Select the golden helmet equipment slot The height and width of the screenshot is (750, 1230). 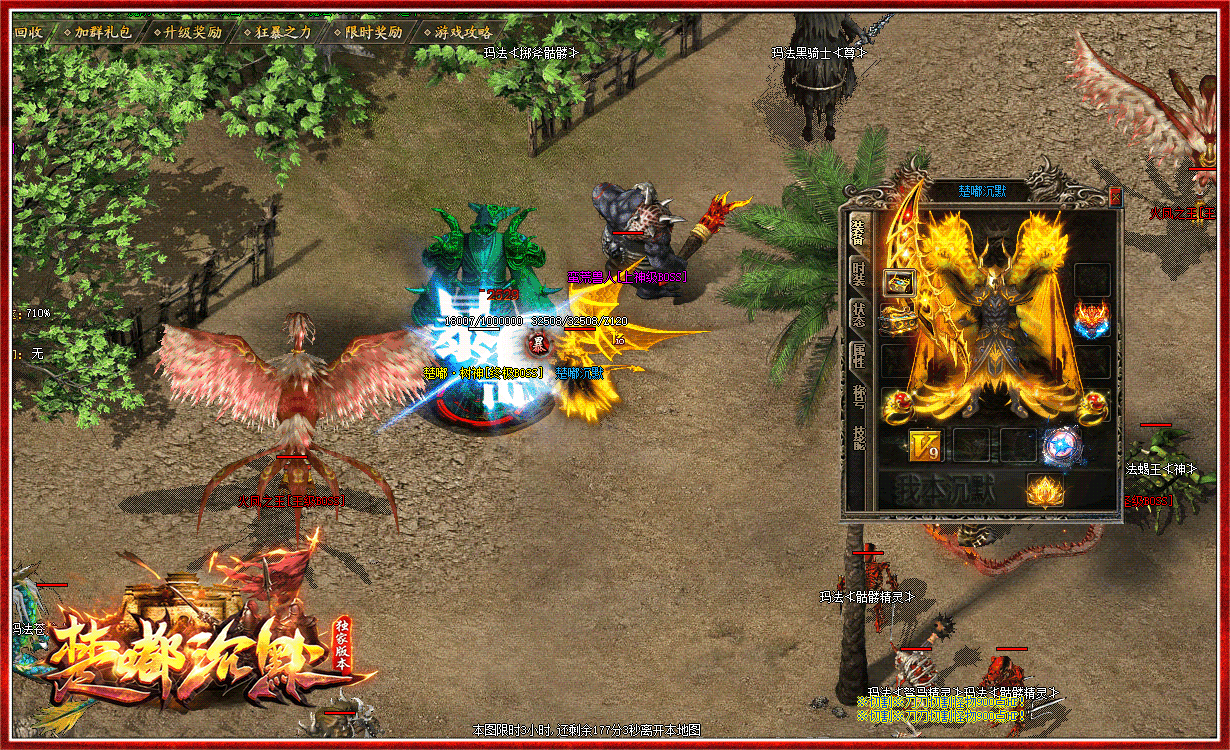click(899, 283)
